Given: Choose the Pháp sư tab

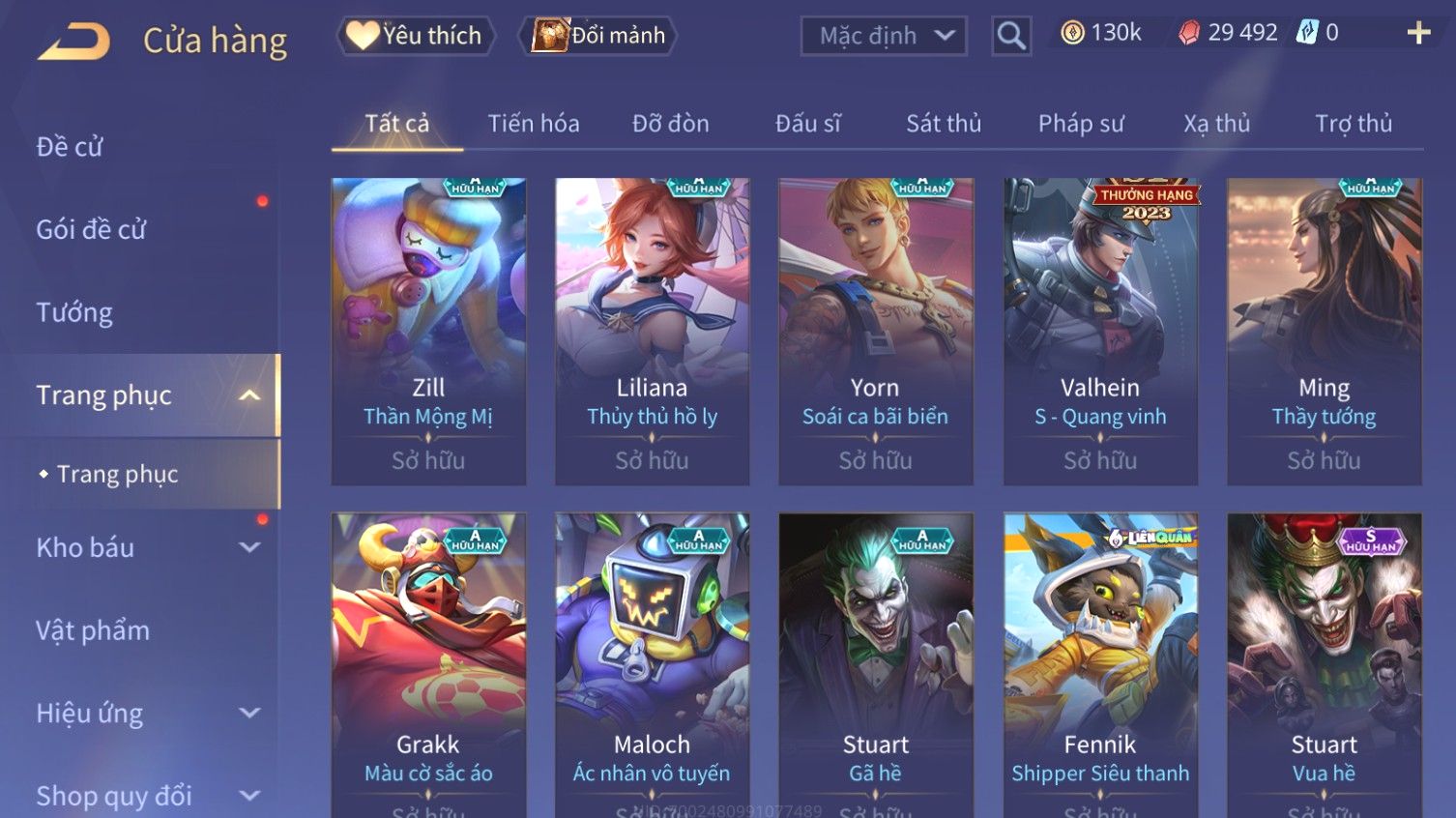Looking at the screenshot, I should [1081, 124].
